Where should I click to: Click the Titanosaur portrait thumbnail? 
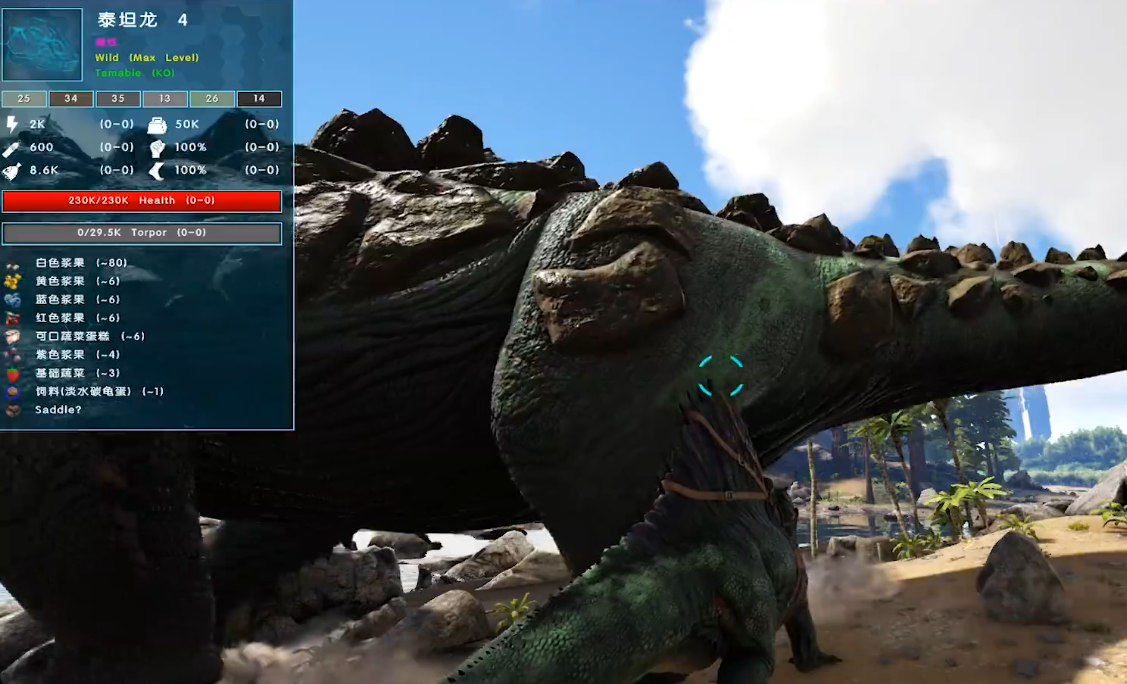pyautogui.click(x=42, y=44)
